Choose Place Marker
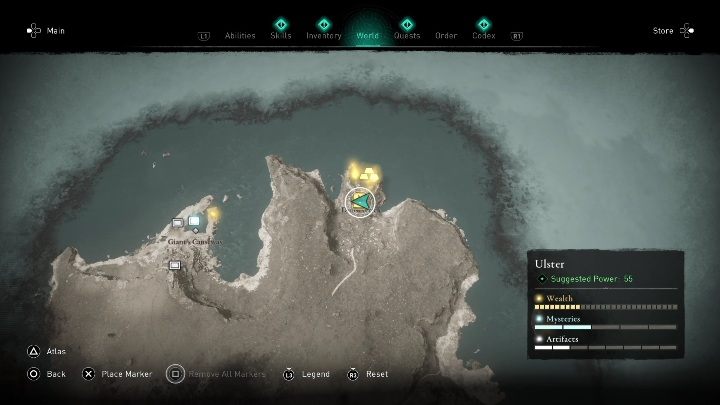 [124, 374]
